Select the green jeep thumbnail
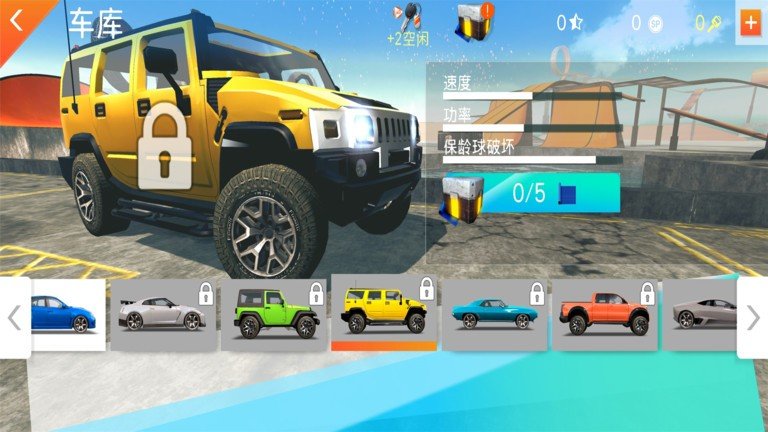Image resolution: width=768 pixels, height=432 pixels. point(273,315)
